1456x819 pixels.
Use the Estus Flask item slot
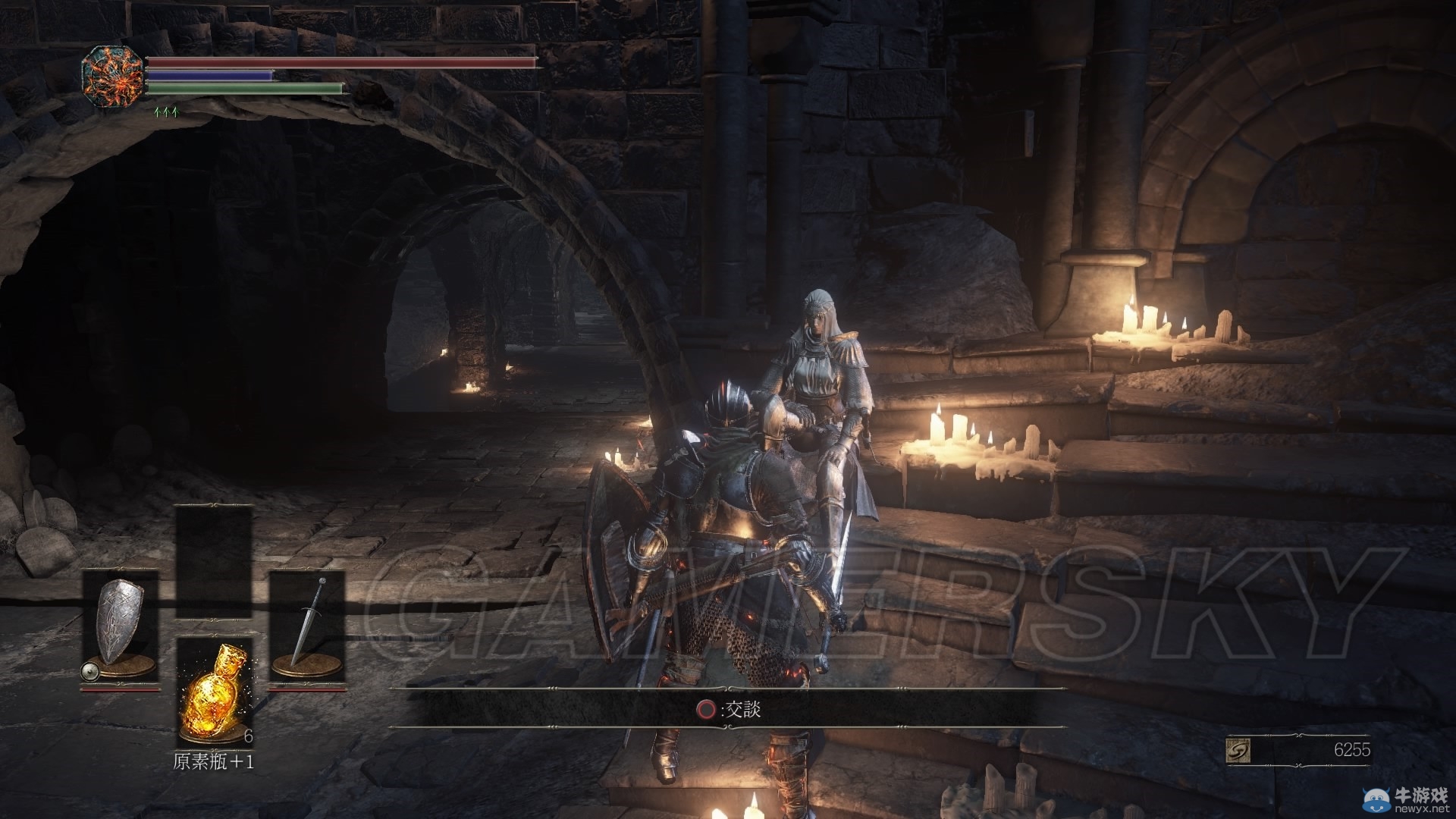(x=215, y=691)
